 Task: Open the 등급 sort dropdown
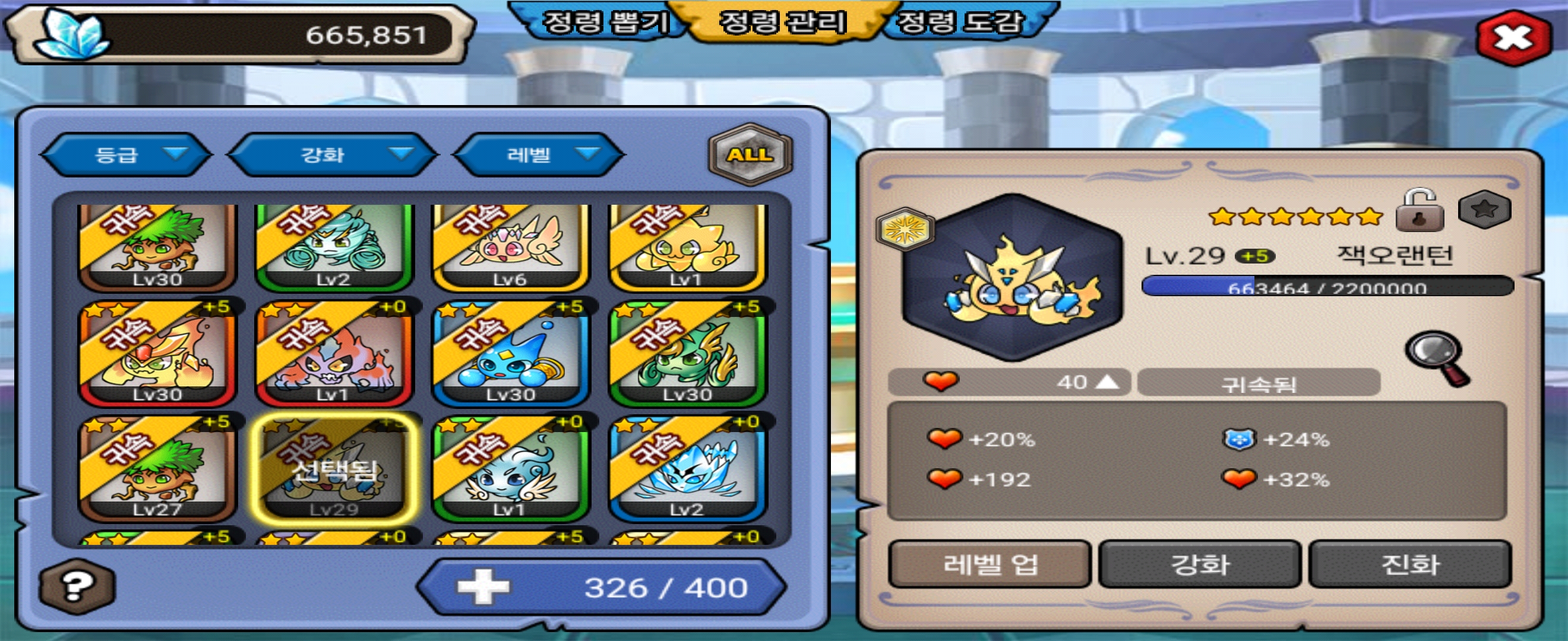126,154
